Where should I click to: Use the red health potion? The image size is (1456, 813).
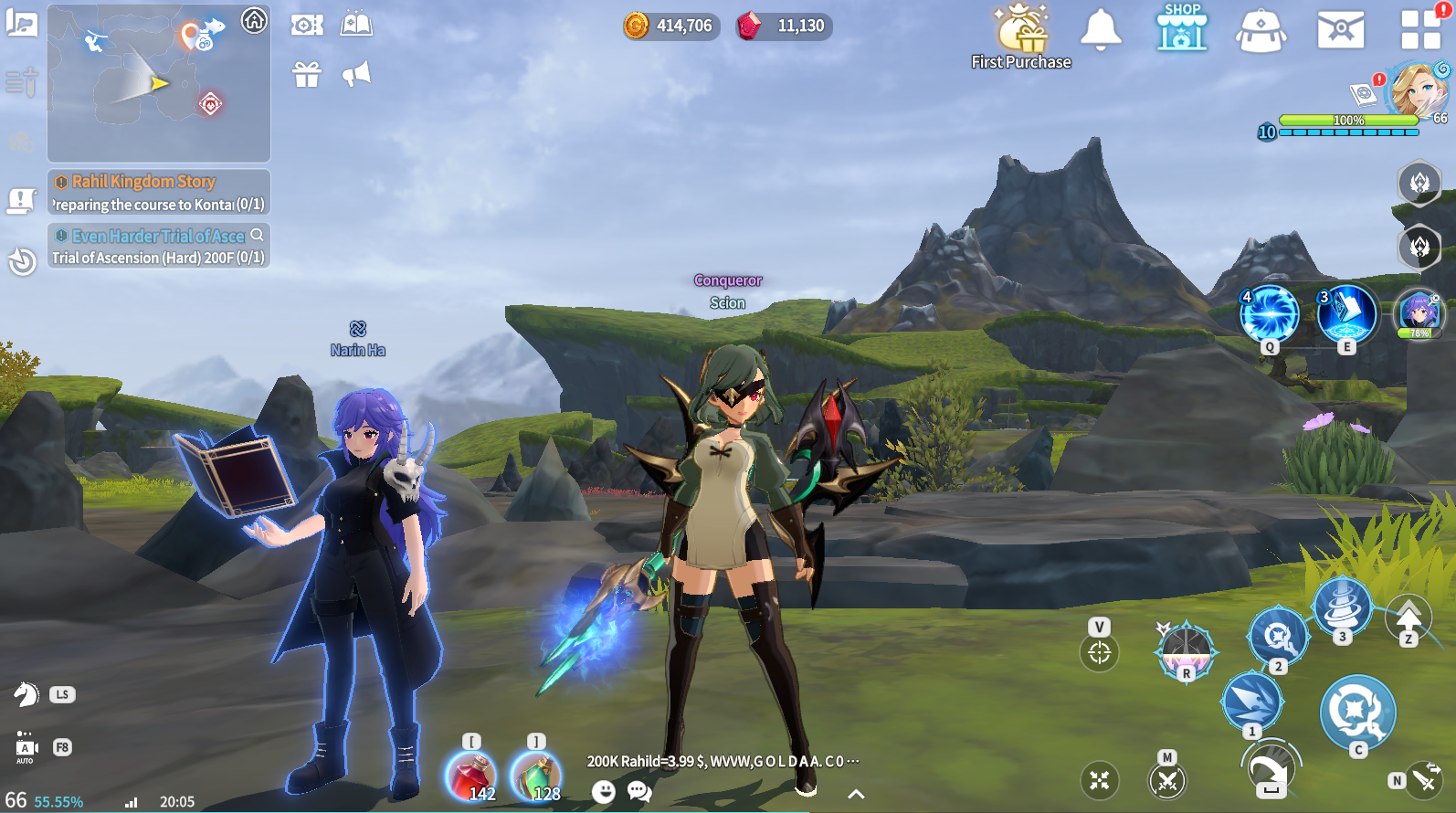470,776
